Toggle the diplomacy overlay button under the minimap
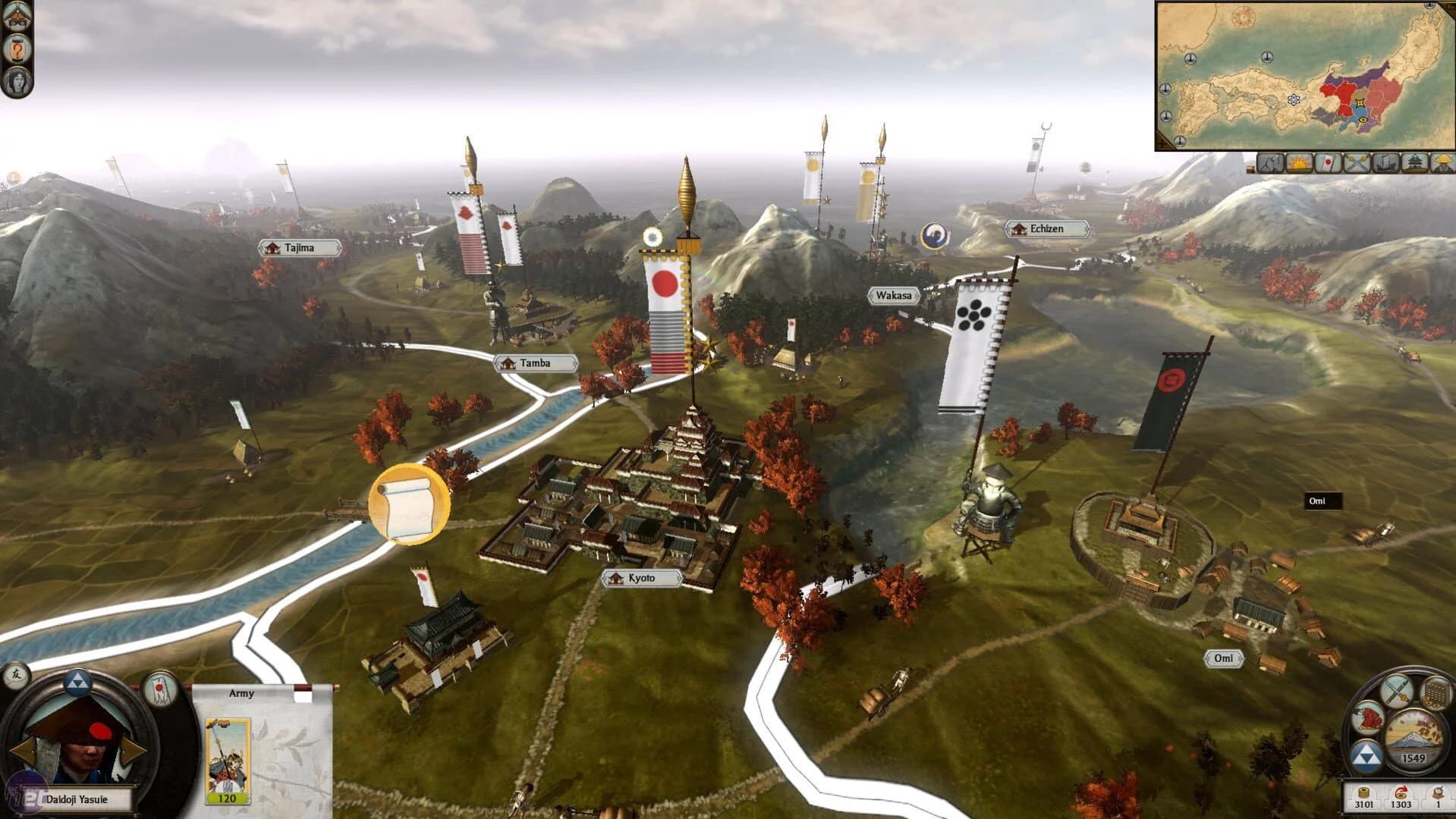This screenshot has height=819, width=1456. pos(1271,163)
